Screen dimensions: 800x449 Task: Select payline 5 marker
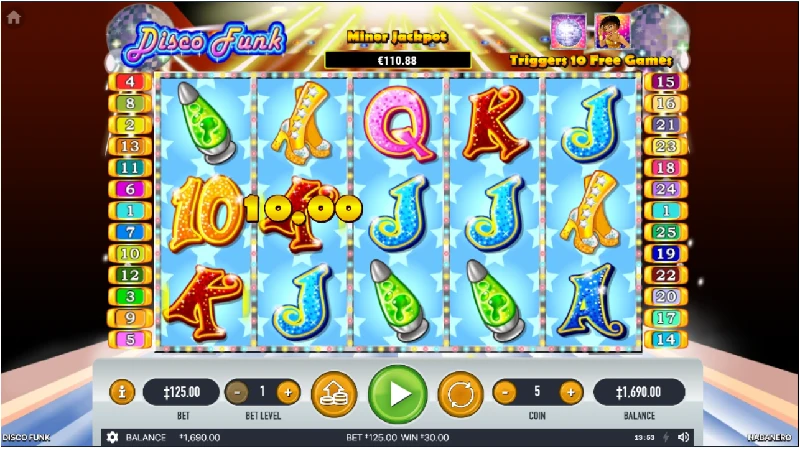[131, 339]
